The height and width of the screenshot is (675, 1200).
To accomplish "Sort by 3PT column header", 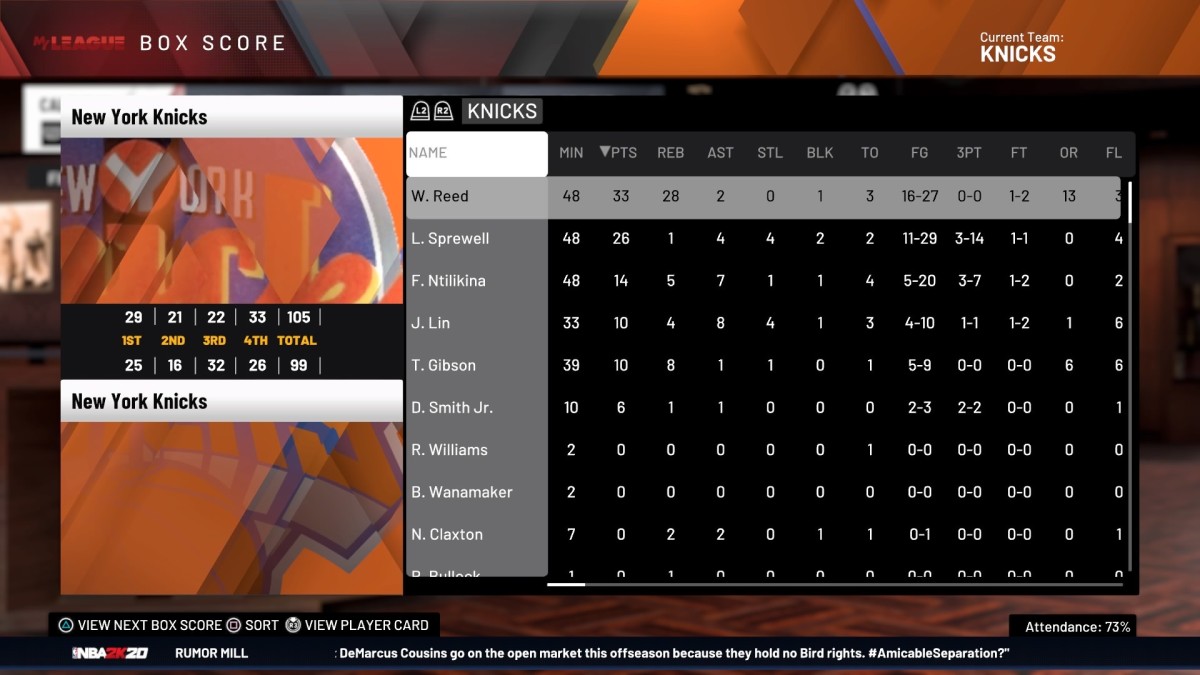I will click(x=969, y=153).
